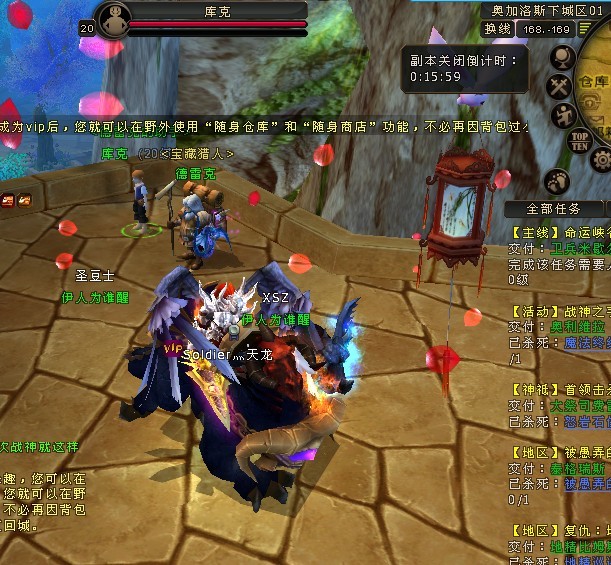Click the footprints icon
611x565 pixels.
click(558, 181)
